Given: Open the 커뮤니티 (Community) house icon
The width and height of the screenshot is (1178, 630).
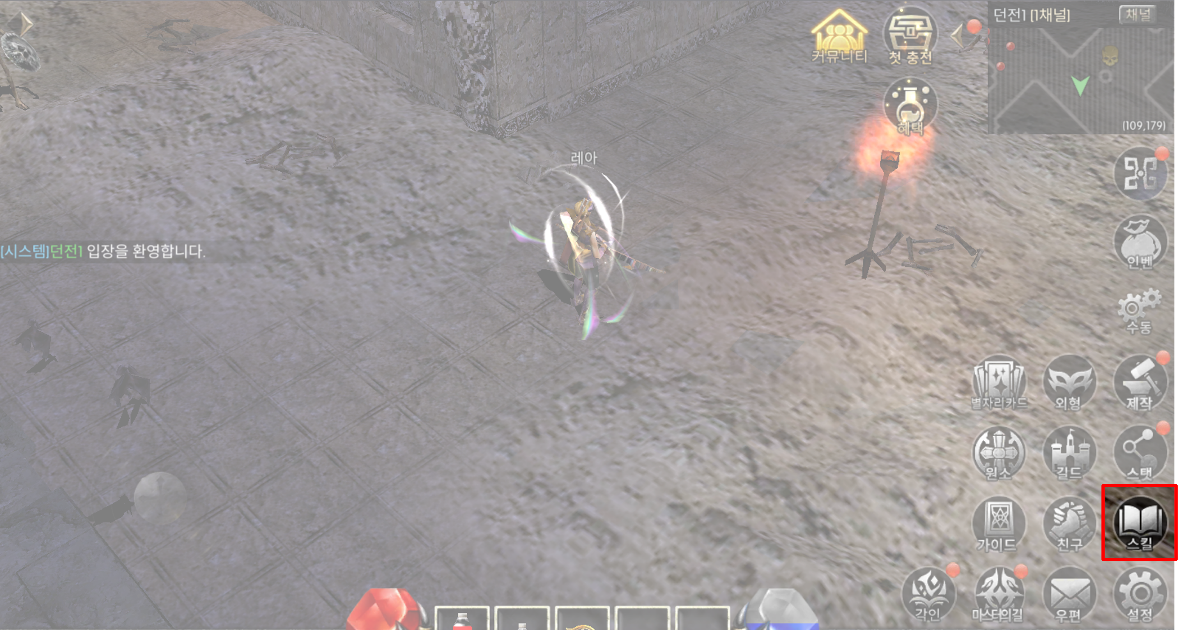Looking at the screenshot, I should pos(840,38).
